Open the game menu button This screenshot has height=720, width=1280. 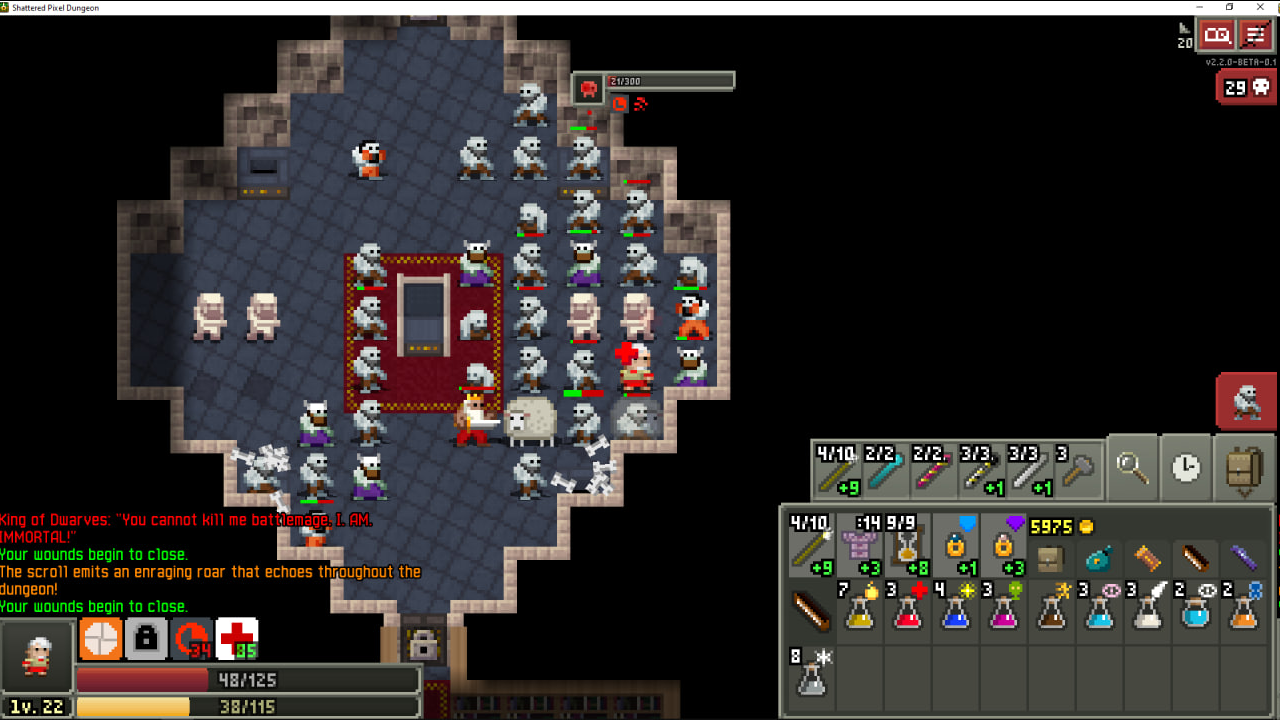[x=1255, y=36]
